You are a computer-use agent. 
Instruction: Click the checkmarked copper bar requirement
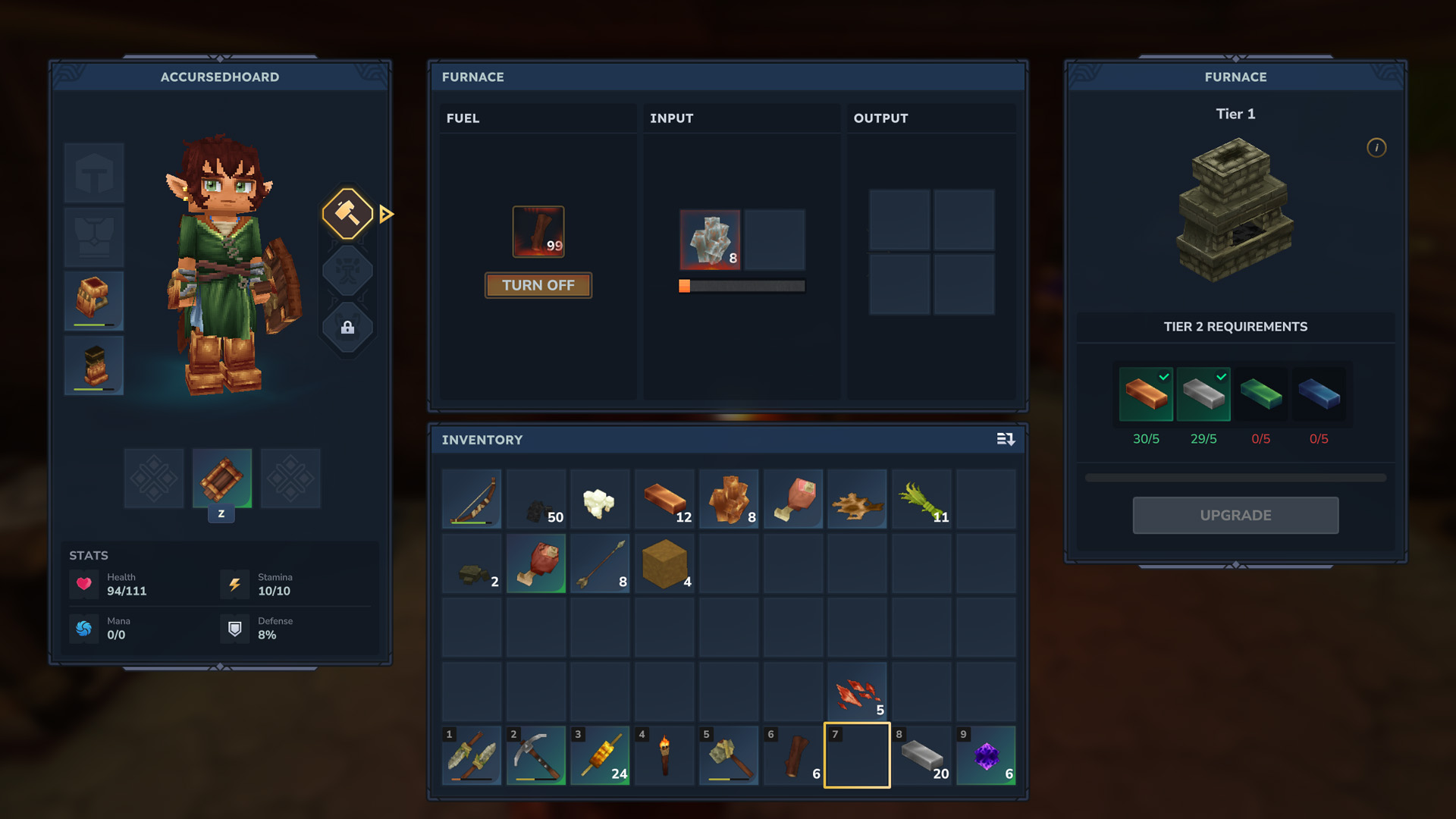pos(1146,394)
